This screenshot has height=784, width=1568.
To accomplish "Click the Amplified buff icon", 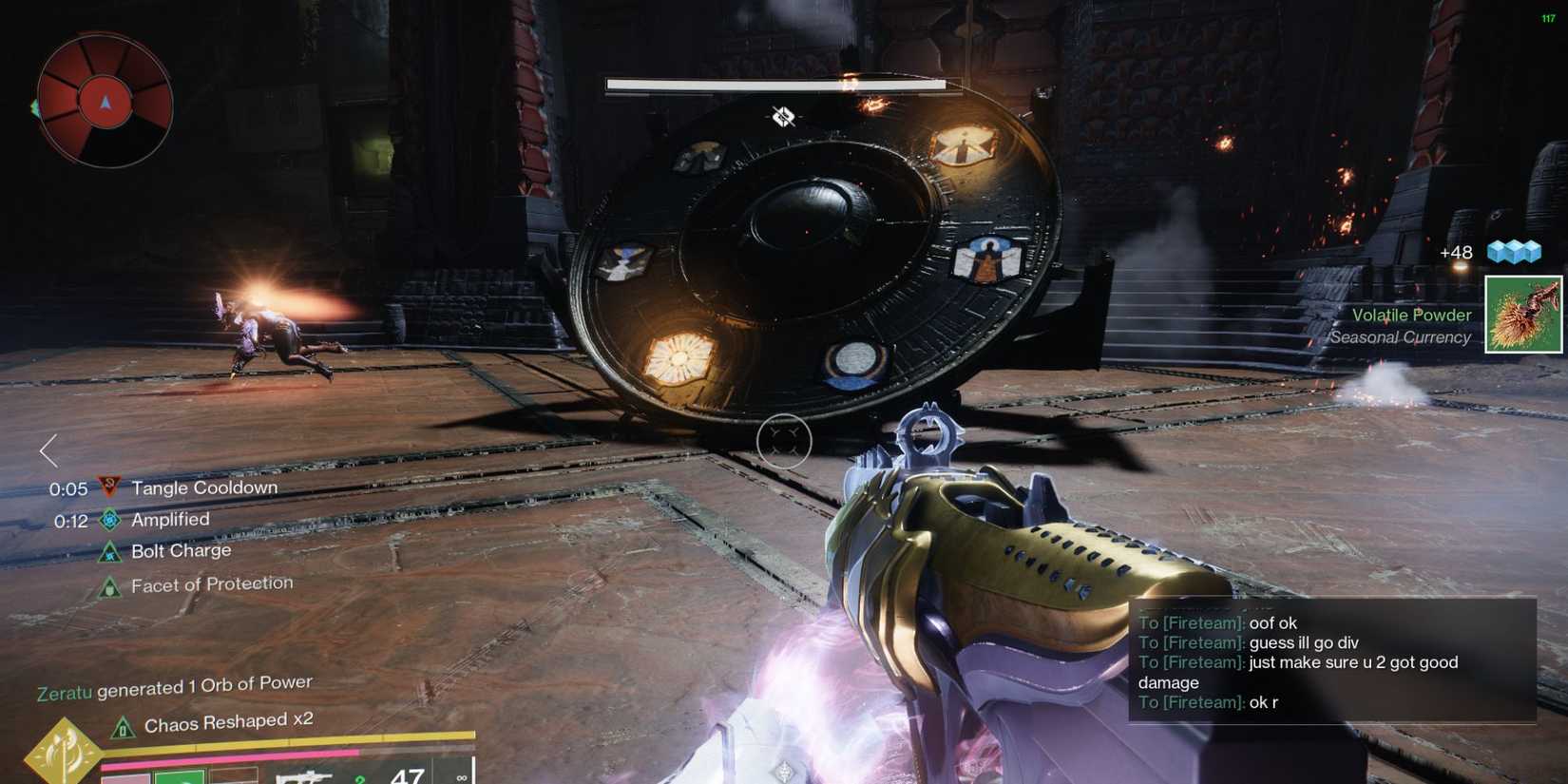I will 111,520.
